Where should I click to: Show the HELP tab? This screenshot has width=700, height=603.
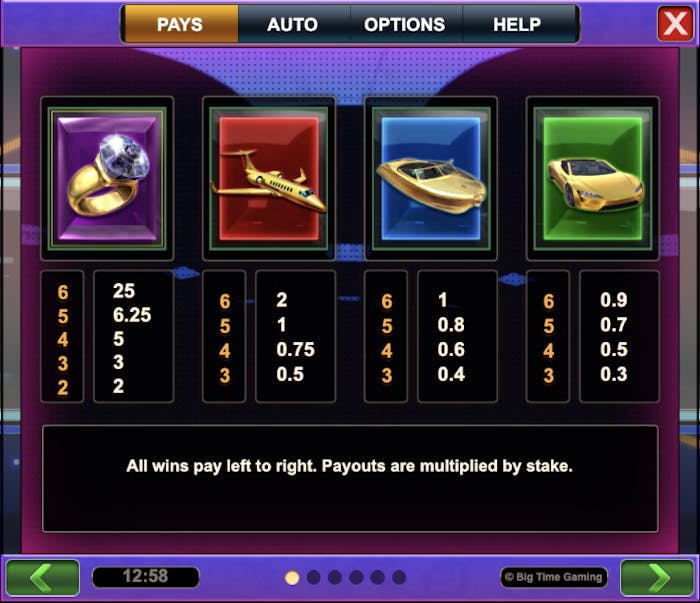(x=517, y=24)
